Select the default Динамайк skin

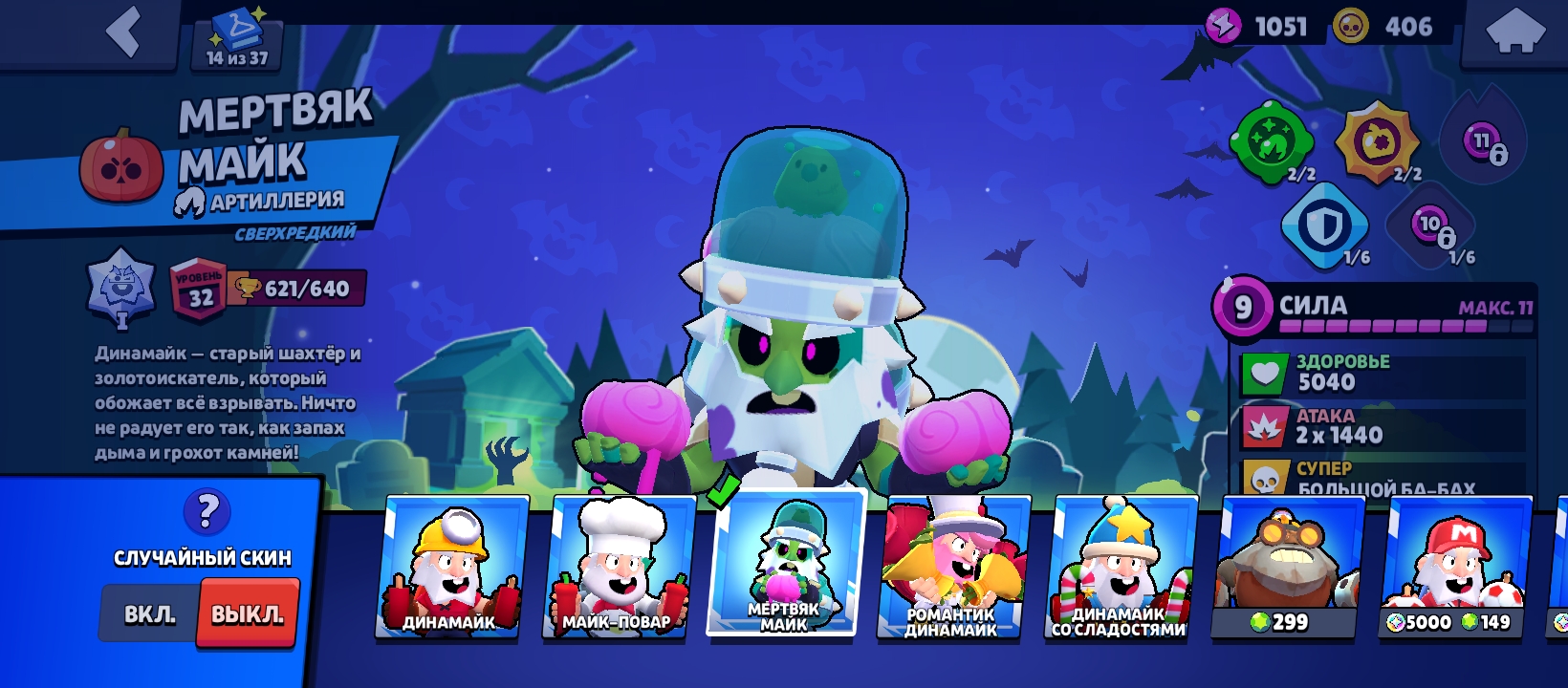tap(450, 566)
